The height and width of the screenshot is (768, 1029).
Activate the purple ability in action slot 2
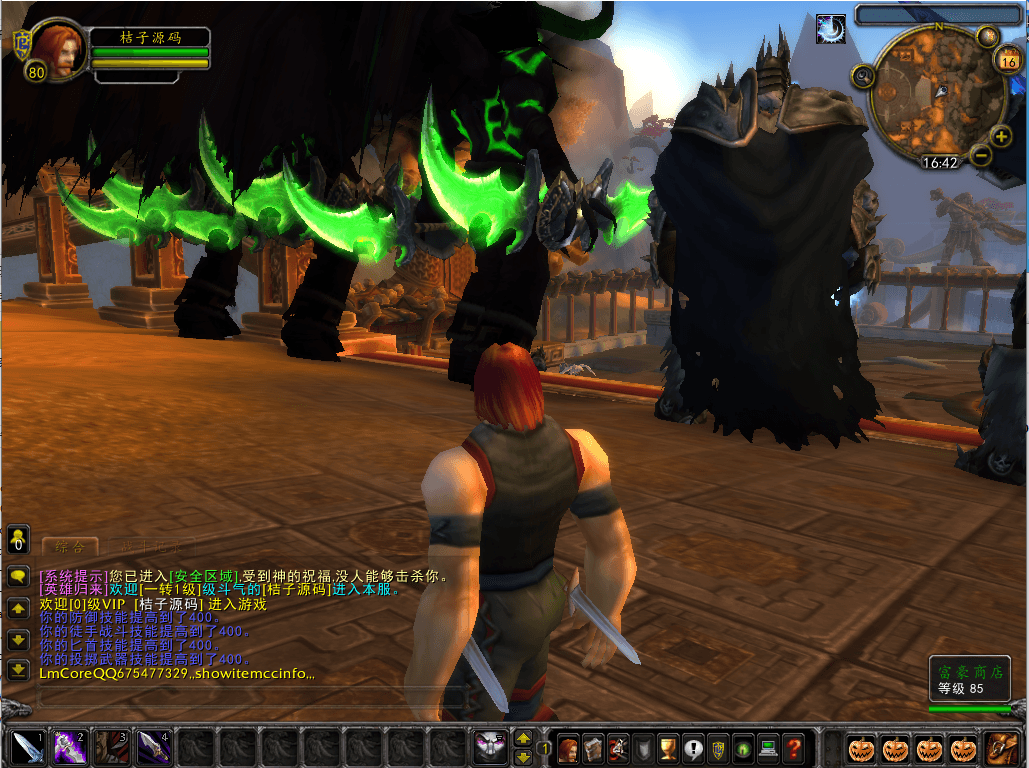point(68,748)
